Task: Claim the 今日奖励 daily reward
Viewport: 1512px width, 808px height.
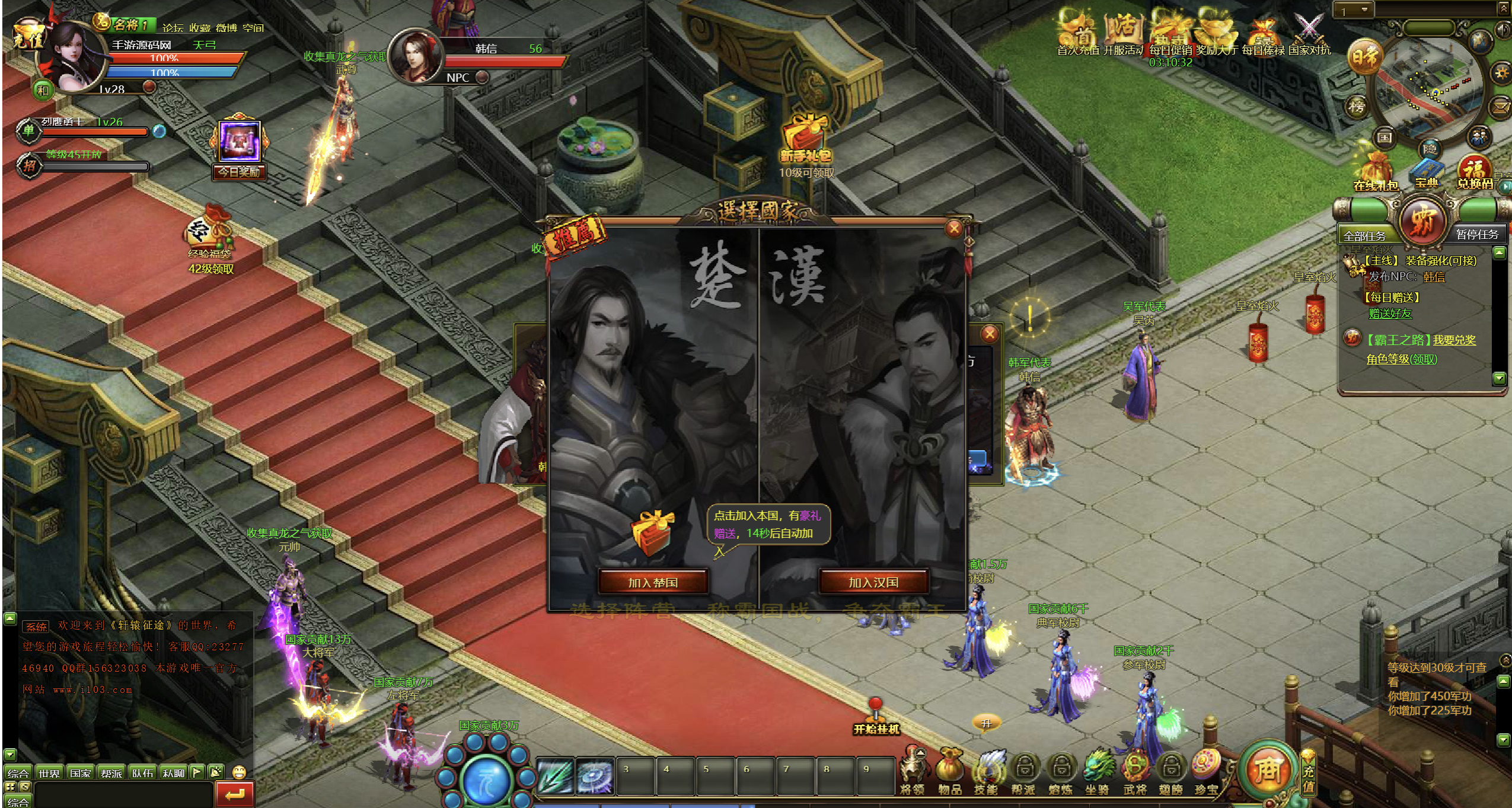Action: click(x=240, y=148)
